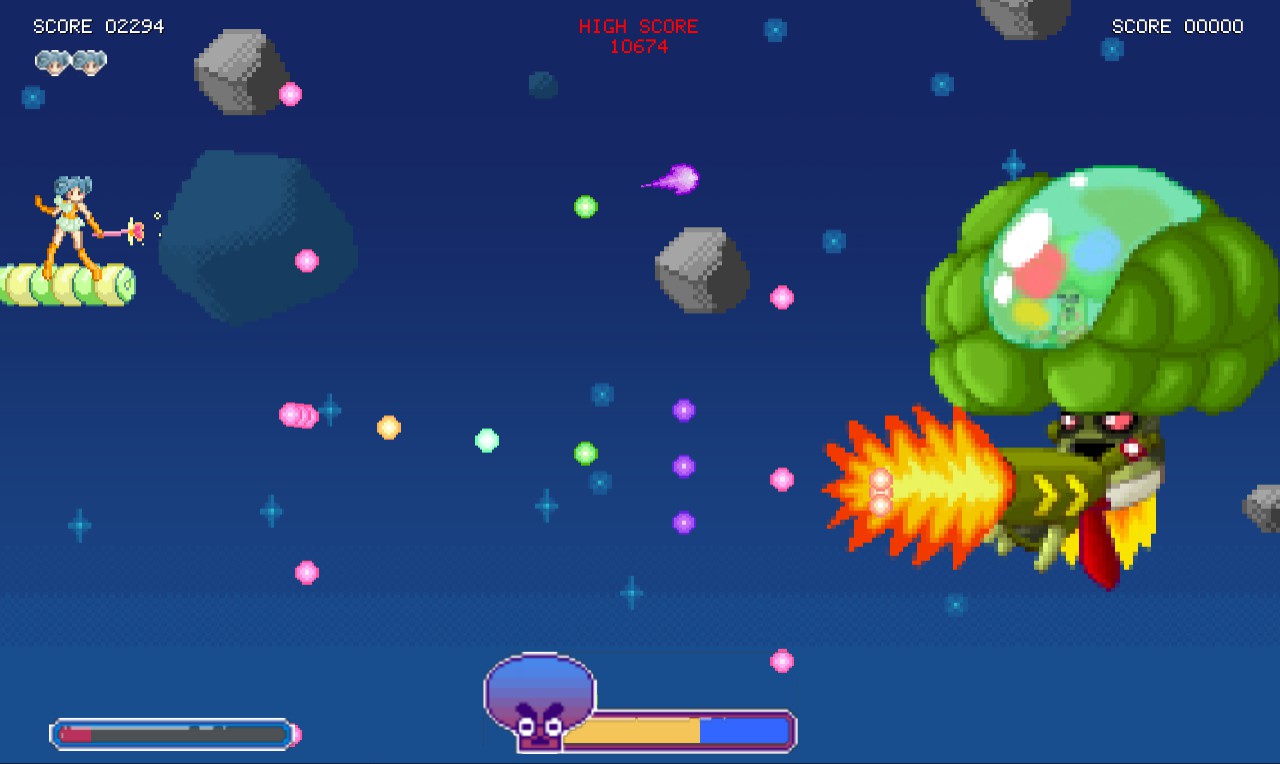Select the SCORE 00000 text at top right

coord(1177,26)
